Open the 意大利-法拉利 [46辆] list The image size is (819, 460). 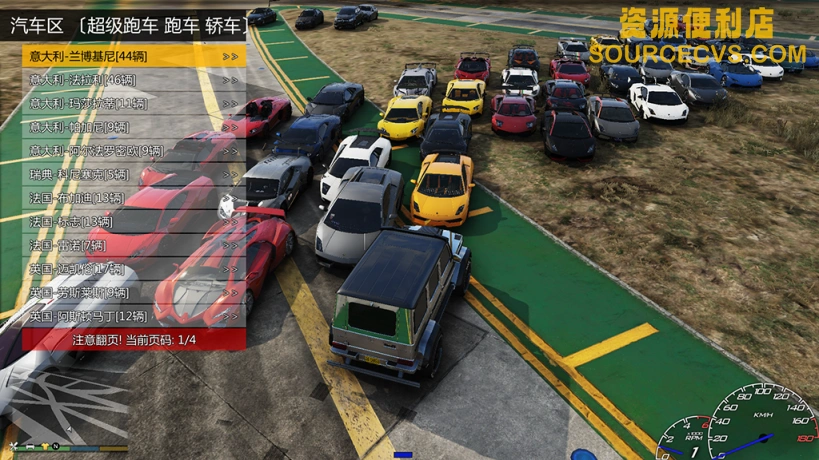133,80
